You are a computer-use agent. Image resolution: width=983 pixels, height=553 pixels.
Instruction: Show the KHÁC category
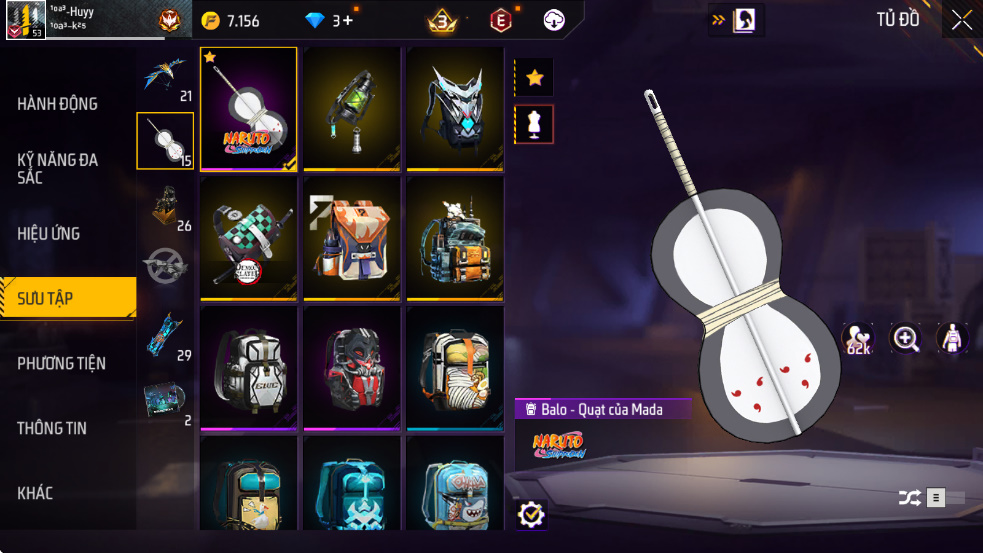click(35, 493)
